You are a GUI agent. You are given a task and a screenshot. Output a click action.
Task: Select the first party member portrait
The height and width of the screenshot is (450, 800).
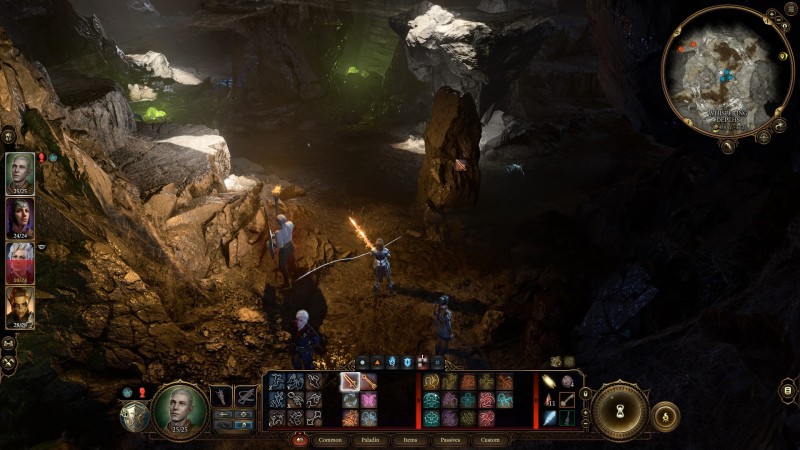pyautogui.click(x=20, y=172)
